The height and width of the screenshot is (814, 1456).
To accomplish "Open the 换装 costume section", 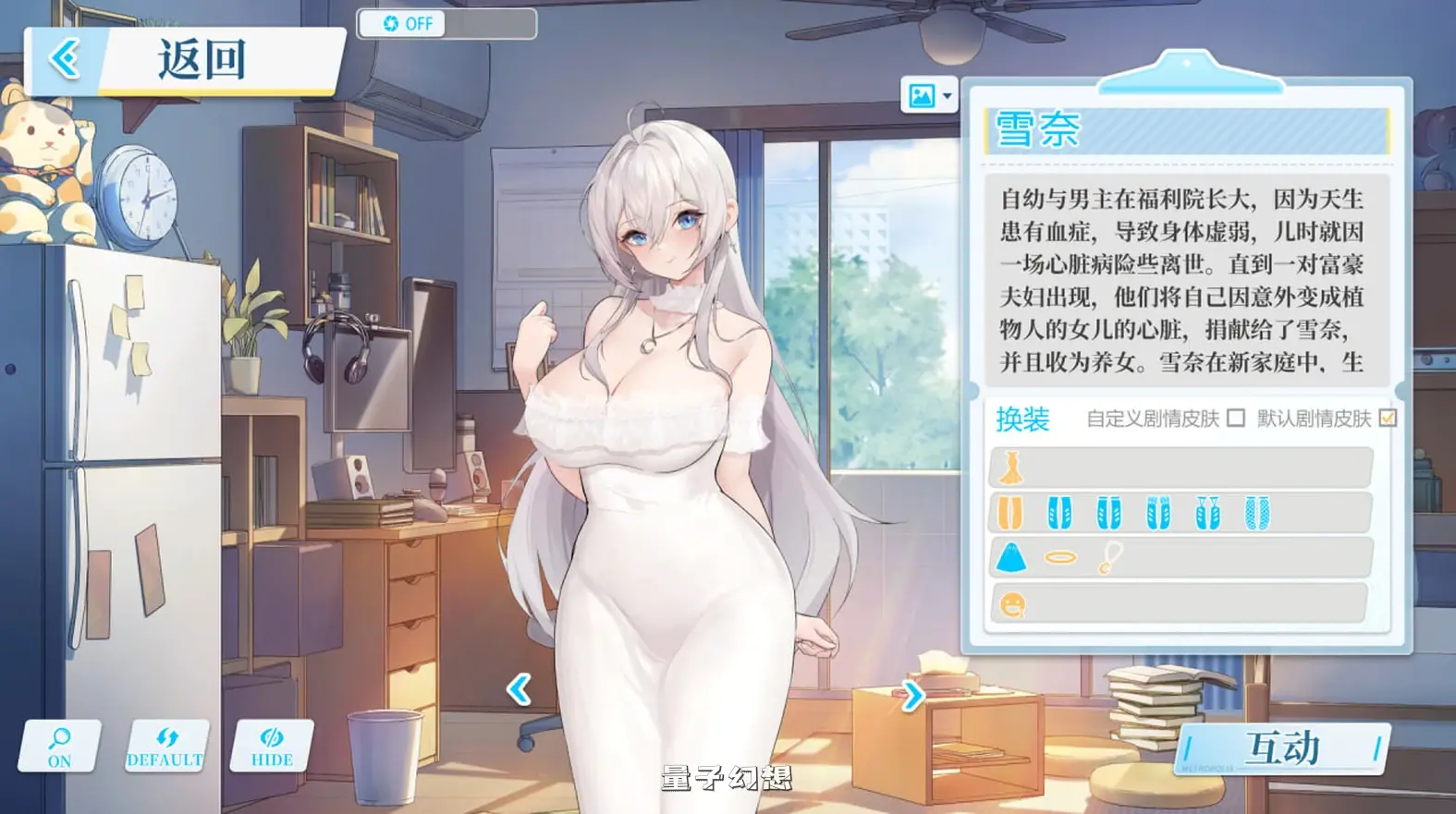I will pos(1021,420).
